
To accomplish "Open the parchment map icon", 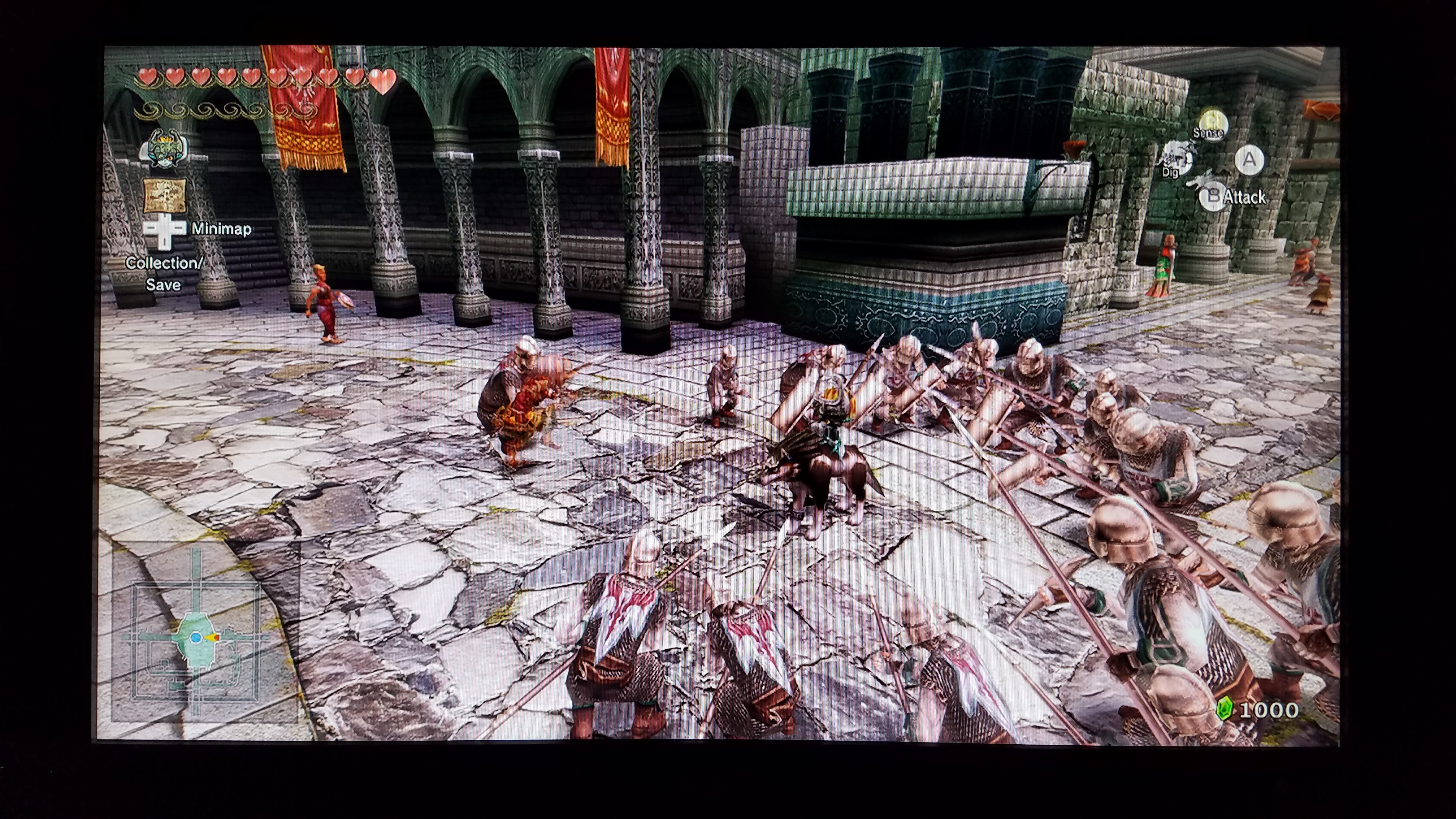I will pos(164,195).
